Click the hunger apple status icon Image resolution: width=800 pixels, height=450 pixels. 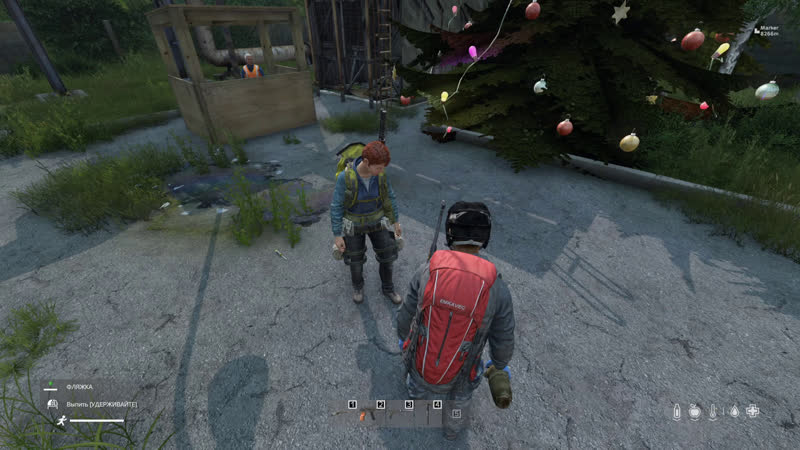(x=695, y=411)
